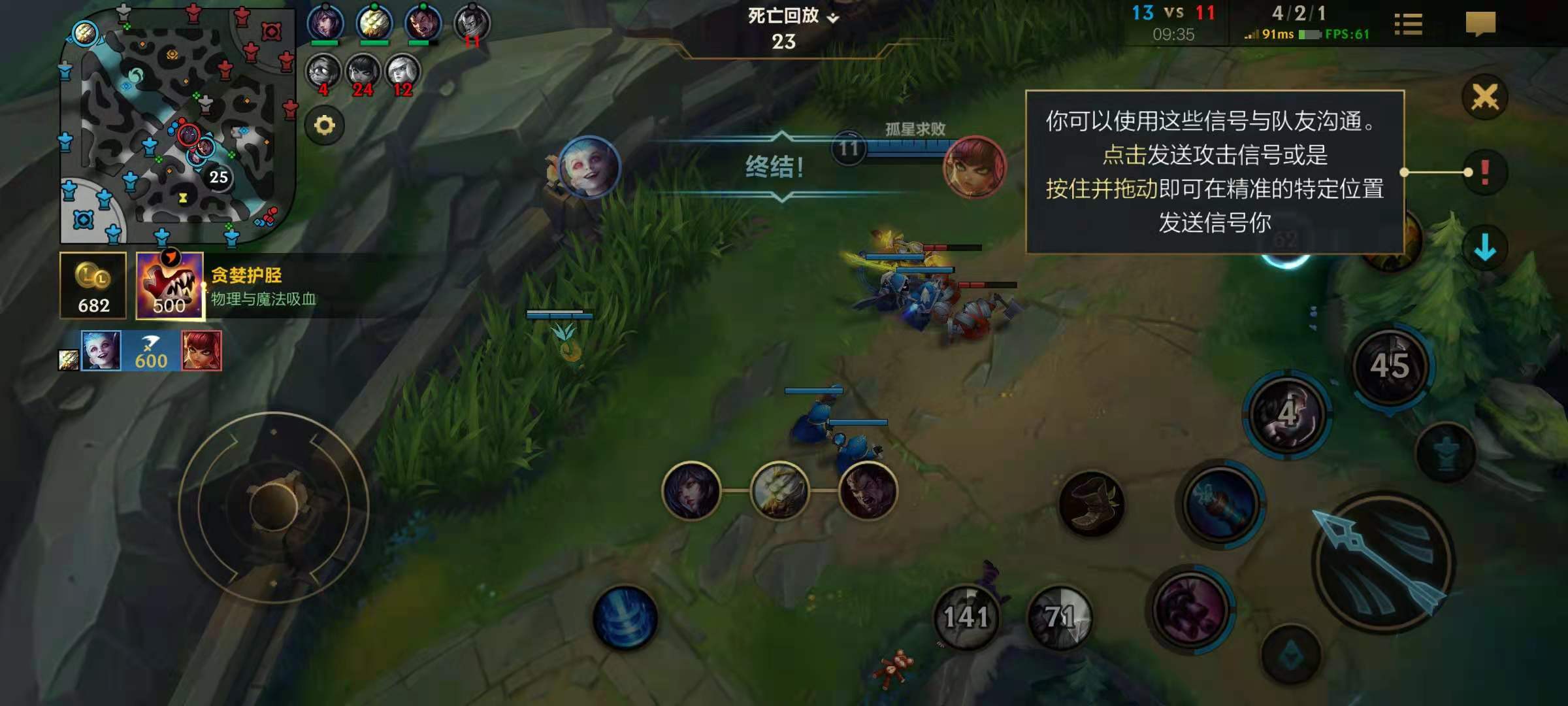The image size is (1568, 706).
Task: Activate the blue spiral recall button
Action: point(625,618)
